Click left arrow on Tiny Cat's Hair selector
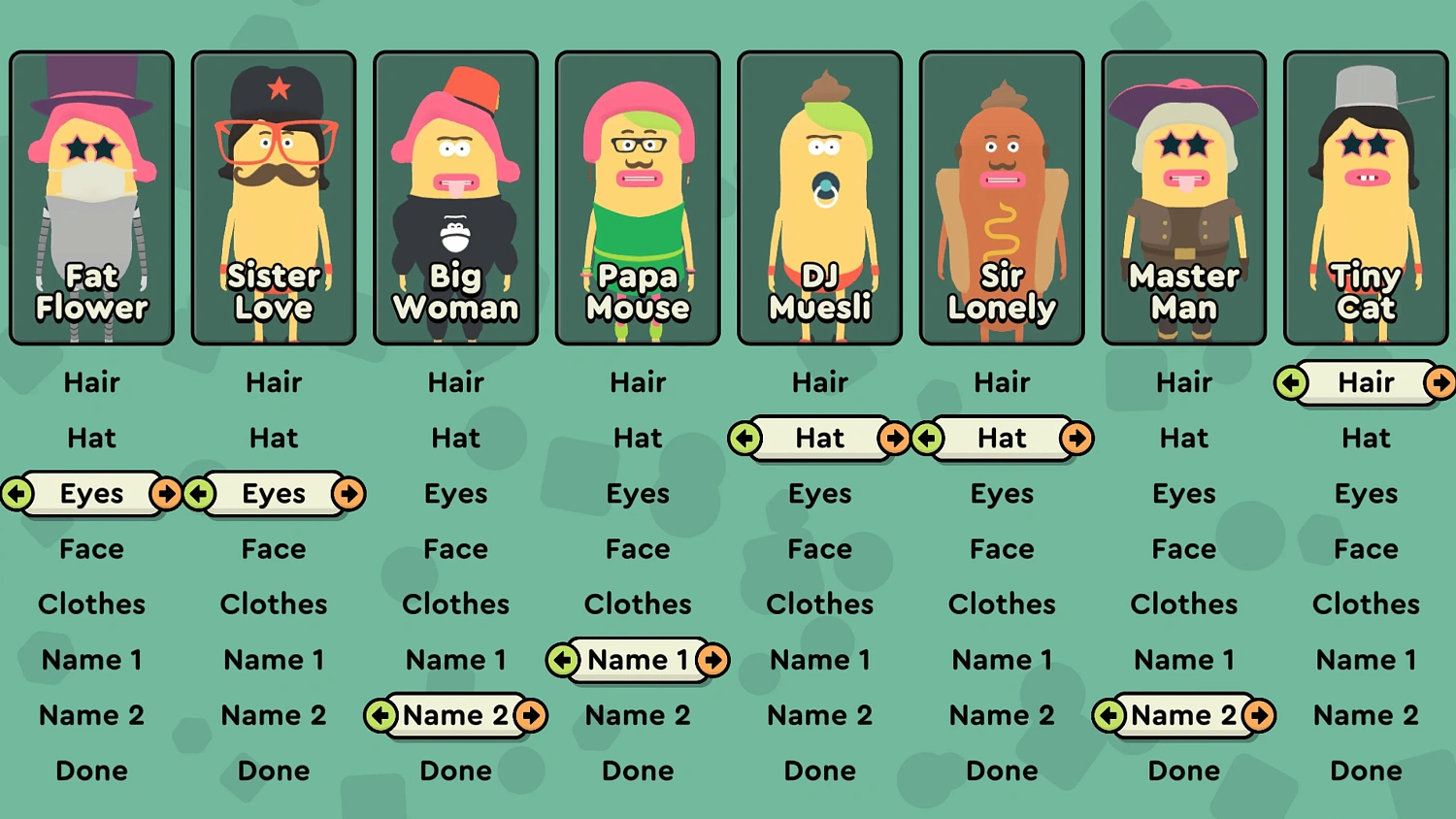 [x=1289, y=382]
